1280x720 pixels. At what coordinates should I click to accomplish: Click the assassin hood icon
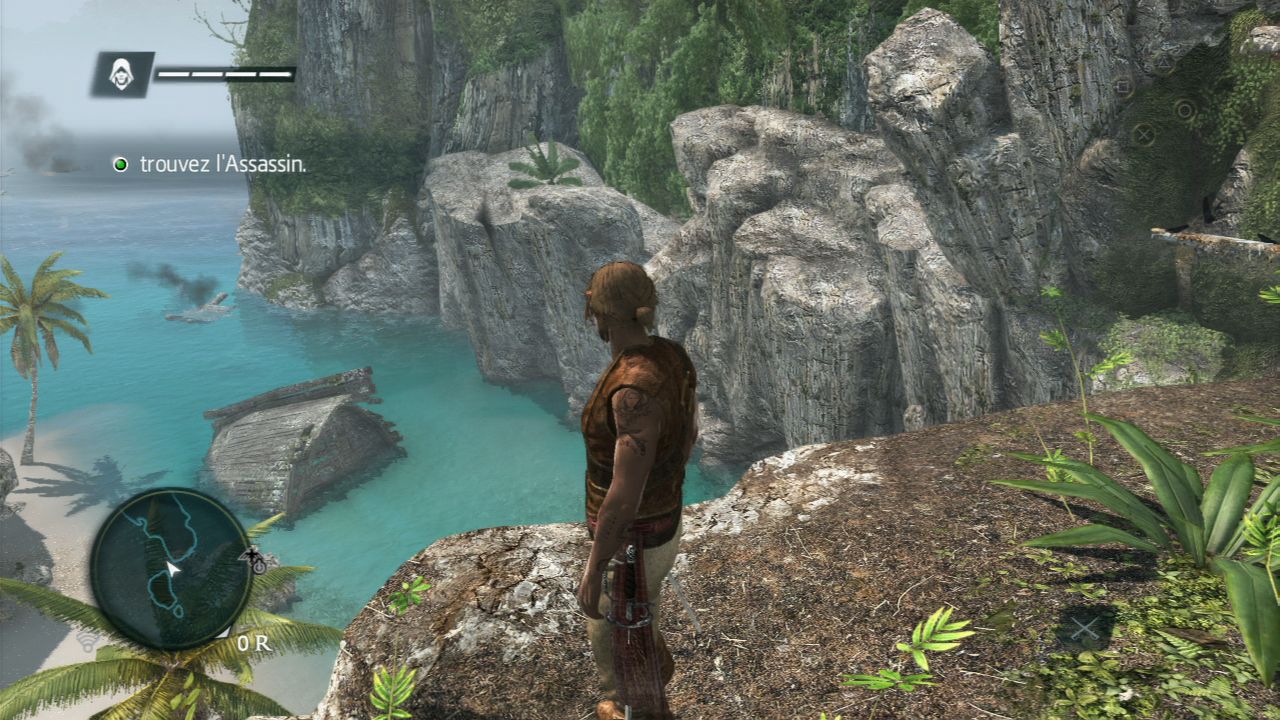point(122,74)
